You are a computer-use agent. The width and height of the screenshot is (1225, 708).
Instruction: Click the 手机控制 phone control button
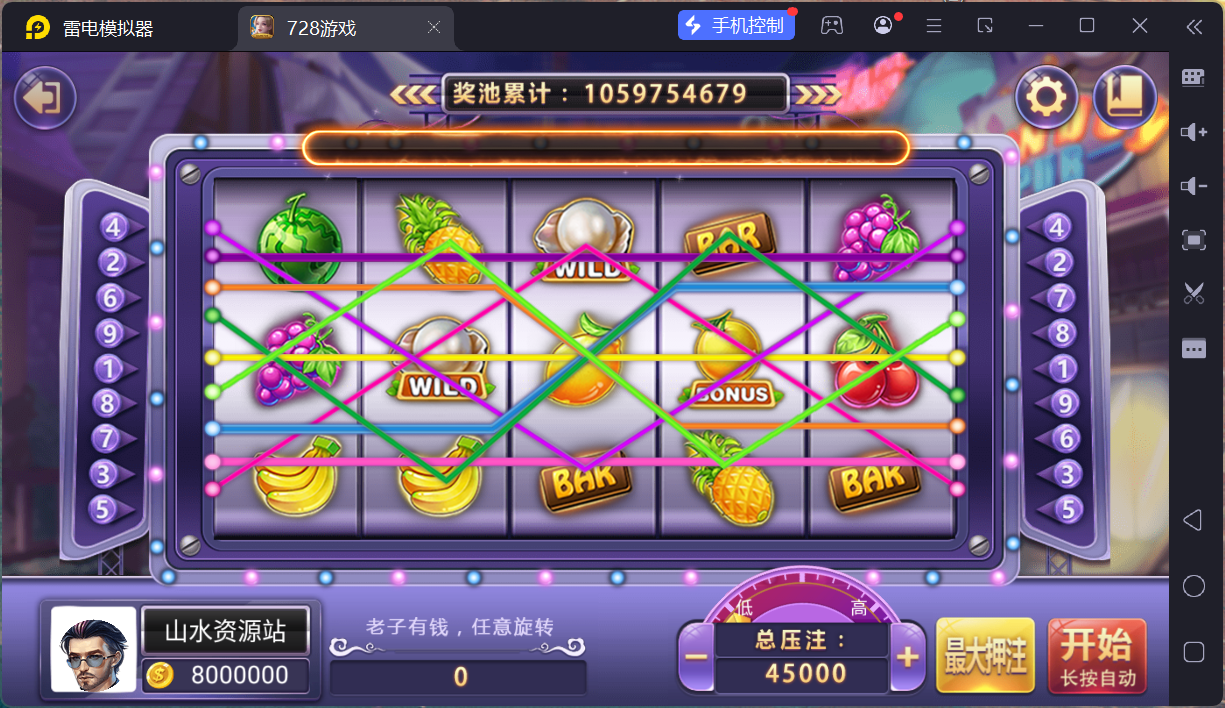tap(736, 26)
